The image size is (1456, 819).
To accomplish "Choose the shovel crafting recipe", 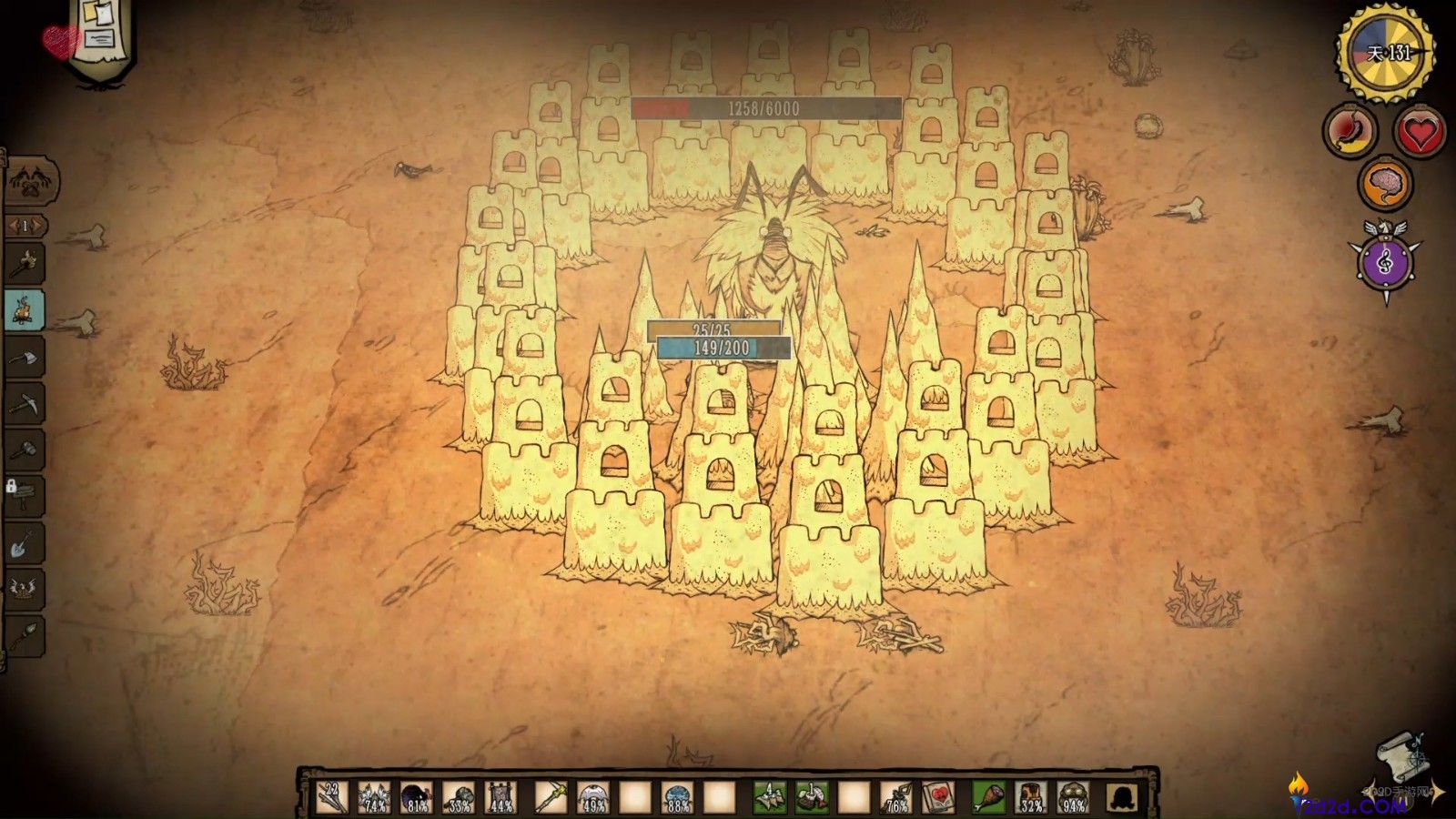I will (x=25, y=543).
